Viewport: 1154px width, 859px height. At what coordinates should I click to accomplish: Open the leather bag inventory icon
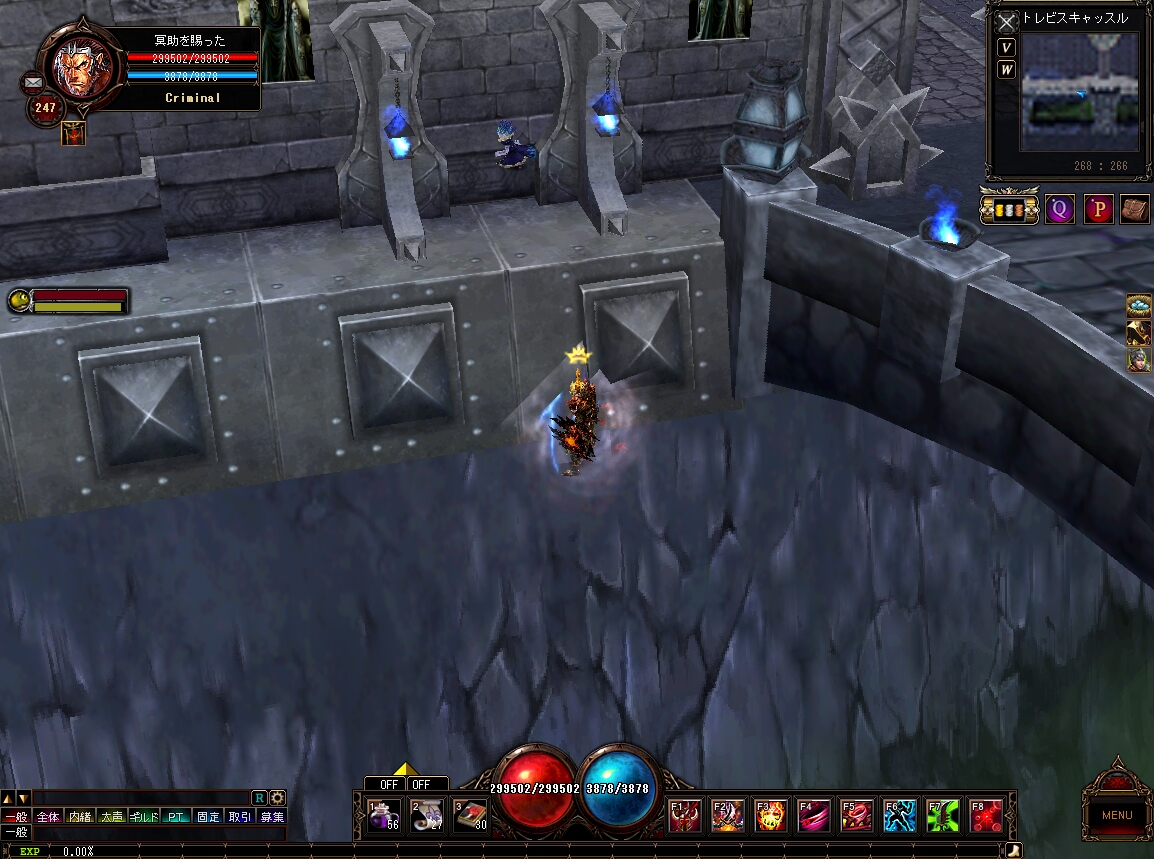1134,210
